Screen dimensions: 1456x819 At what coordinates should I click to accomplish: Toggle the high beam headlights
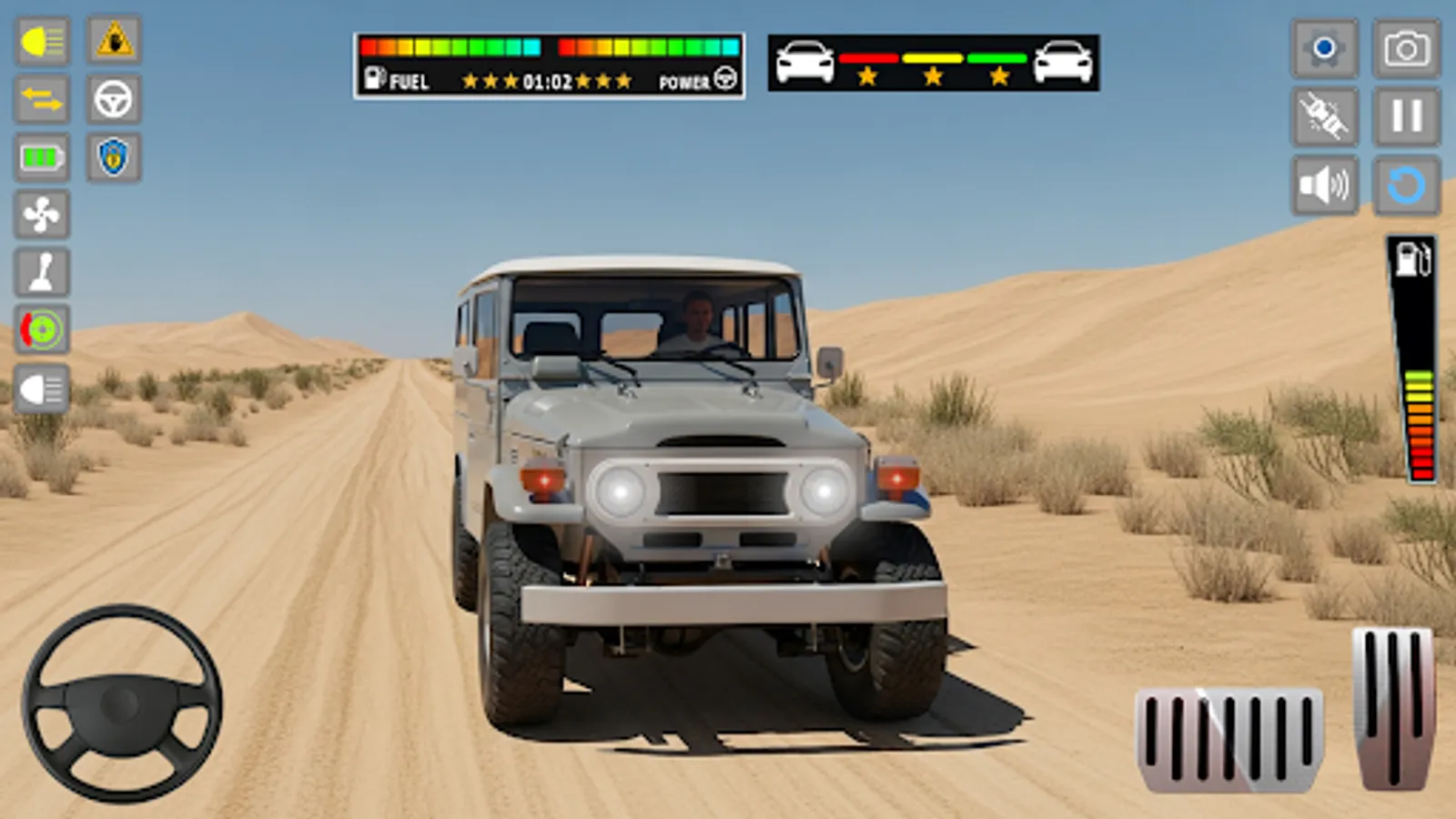pyautogui.click(x=40, y=42)
